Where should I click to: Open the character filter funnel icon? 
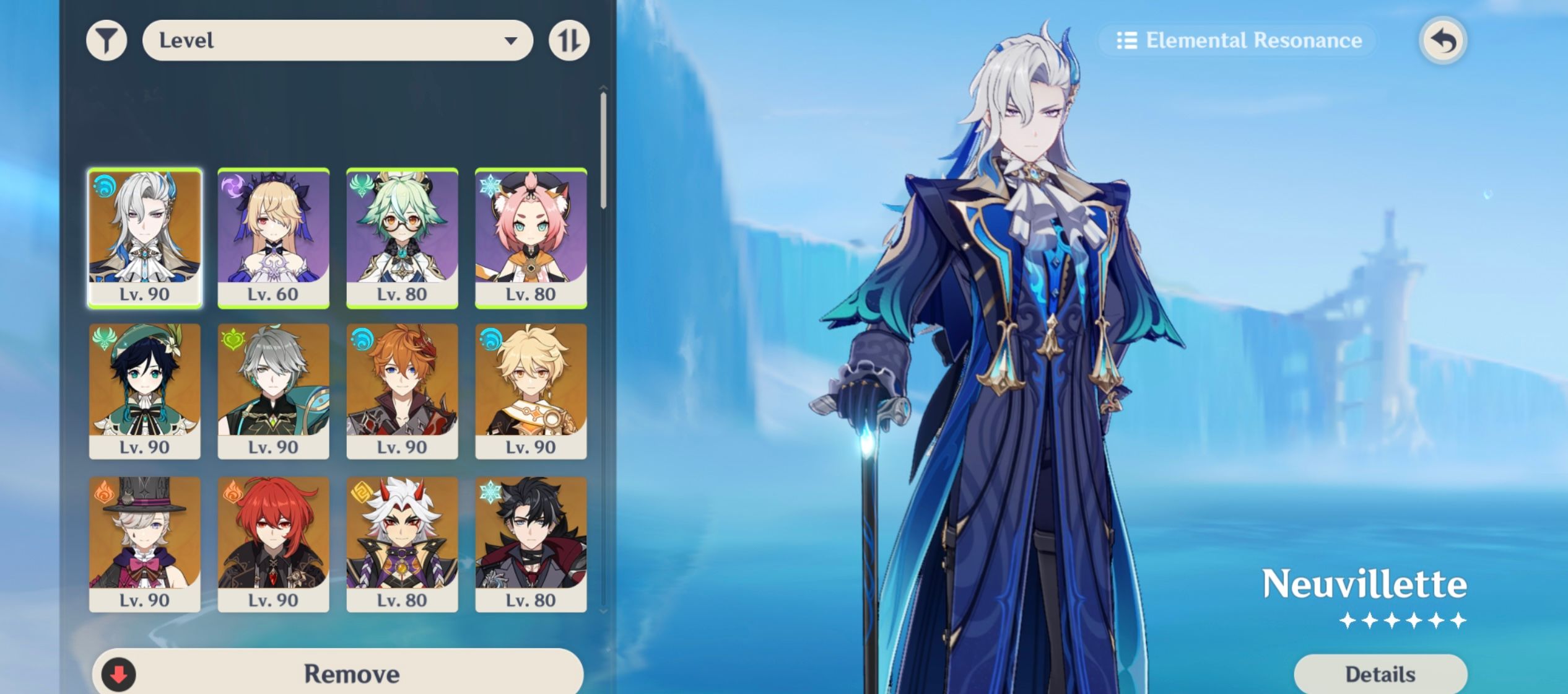(x=108, y=40)
